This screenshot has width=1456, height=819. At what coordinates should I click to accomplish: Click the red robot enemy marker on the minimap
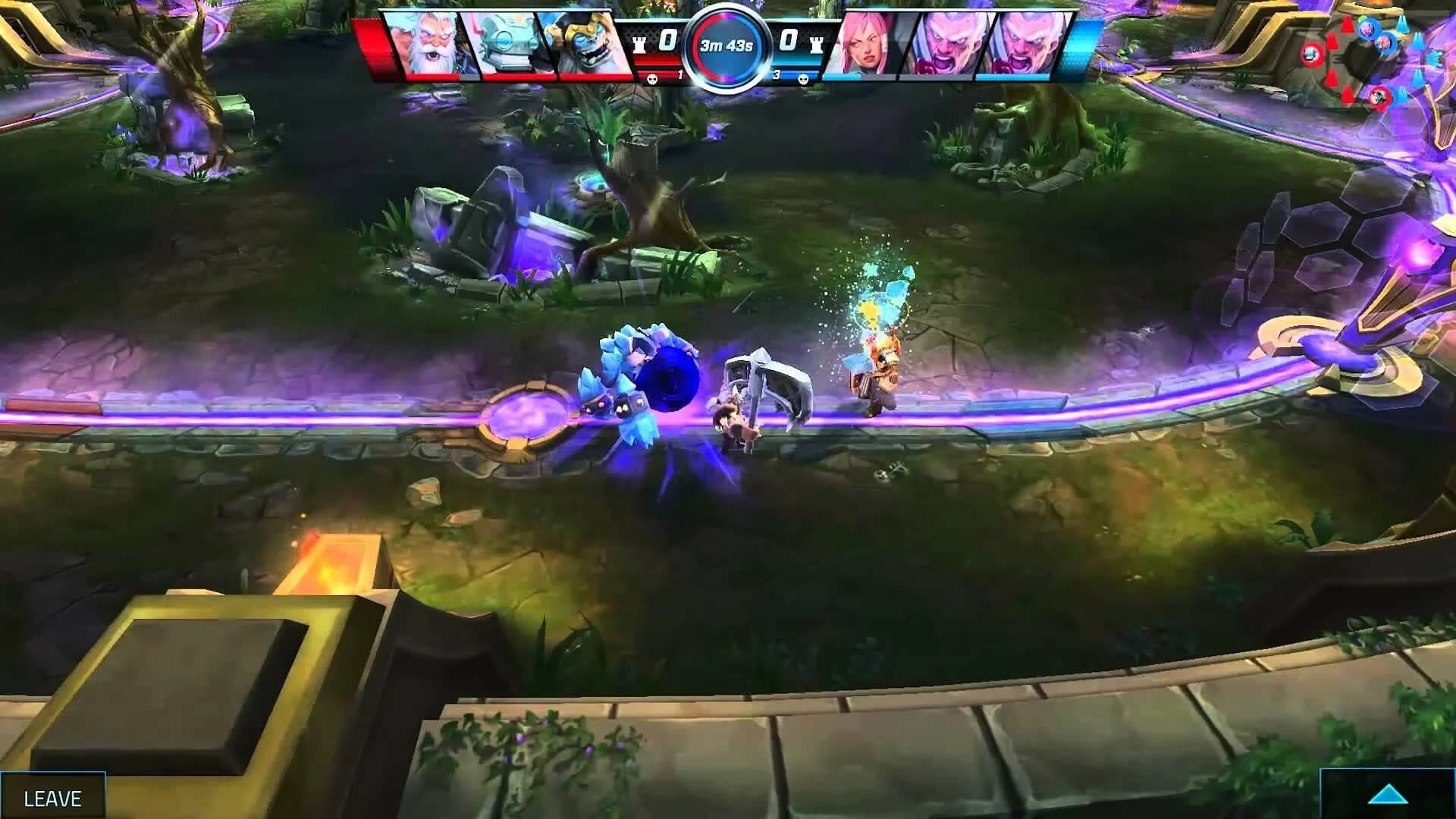1312,55
